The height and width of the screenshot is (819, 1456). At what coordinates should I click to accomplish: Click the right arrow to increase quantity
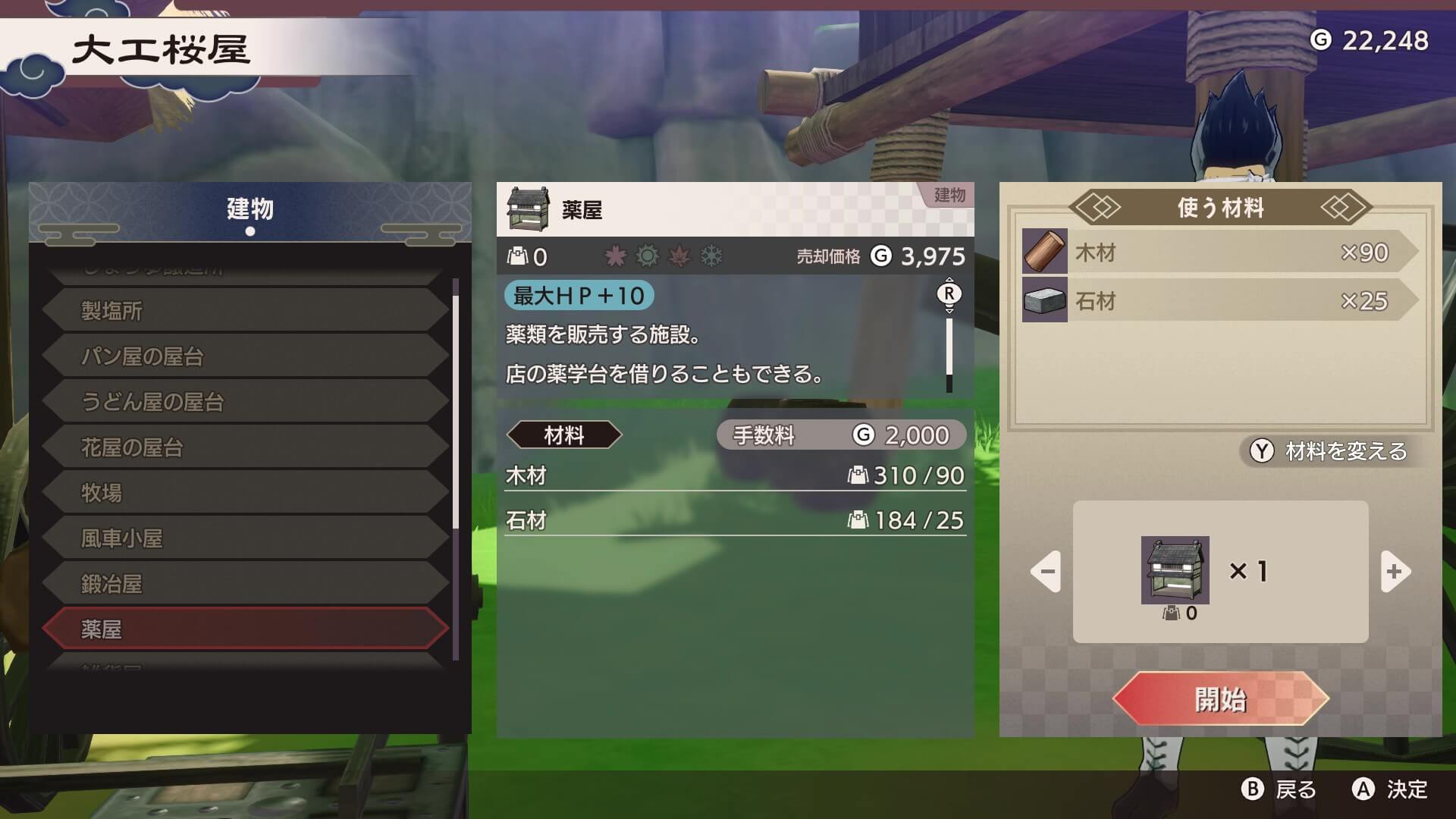pyautogui.click(x=1395, y=573)
